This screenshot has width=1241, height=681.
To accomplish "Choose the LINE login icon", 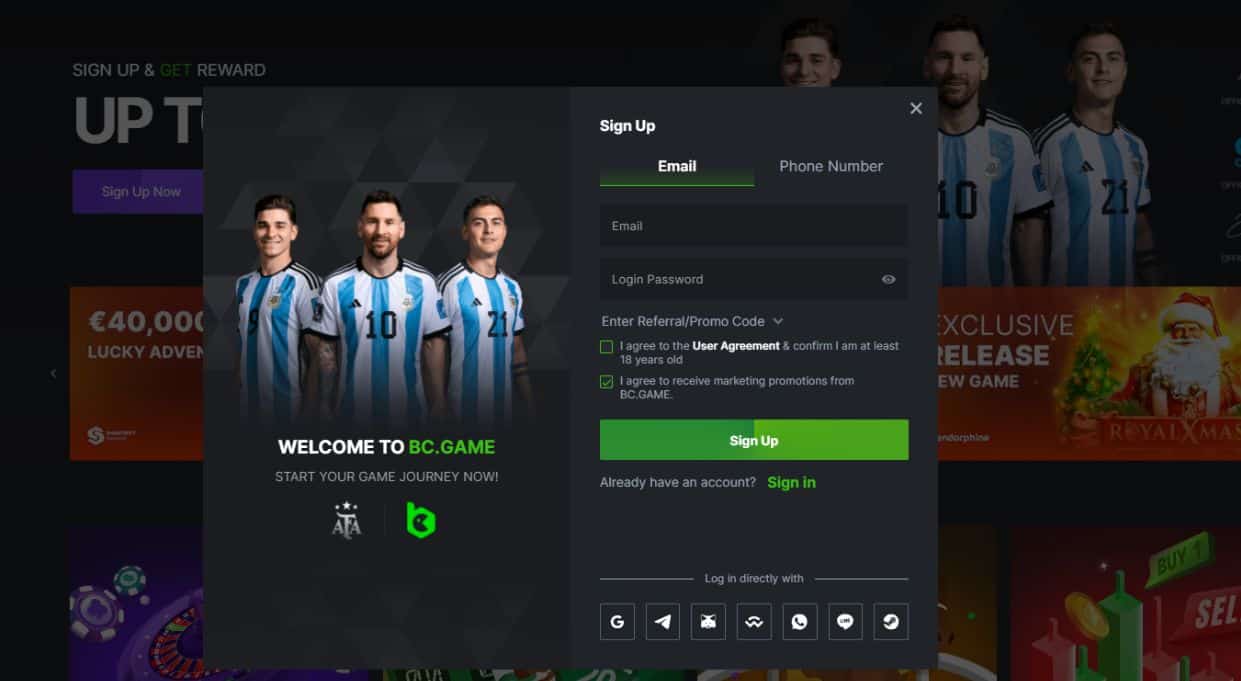I will pyautogui.click(x=845, y=622).
